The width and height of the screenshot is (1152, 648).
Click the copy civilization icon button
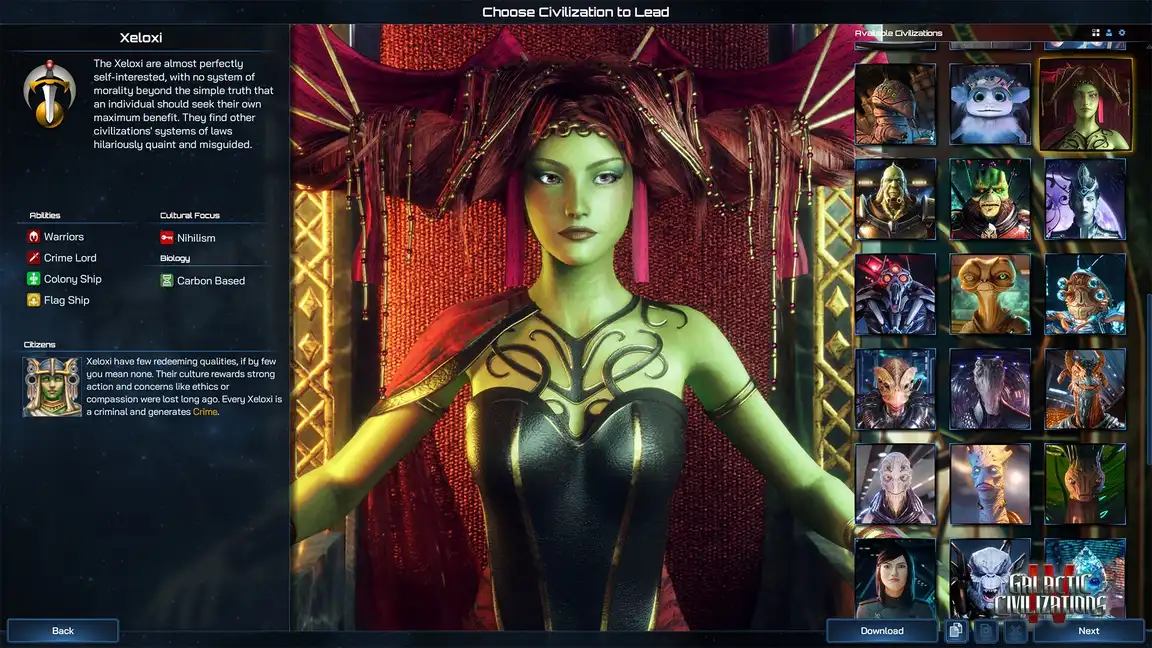tap(956, 631)
